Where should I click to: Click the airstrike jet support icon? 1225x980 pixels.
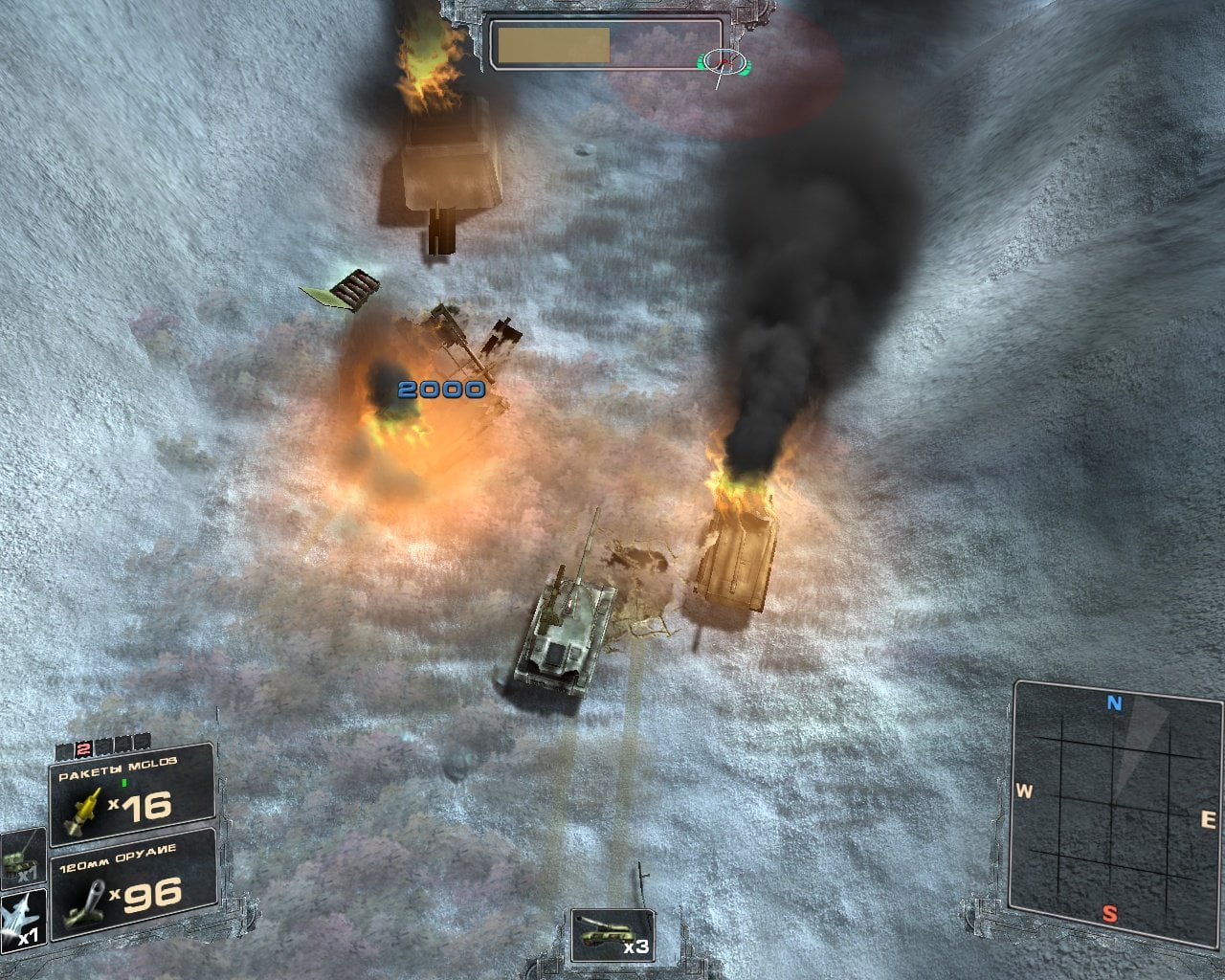click(x=23, y=920)
